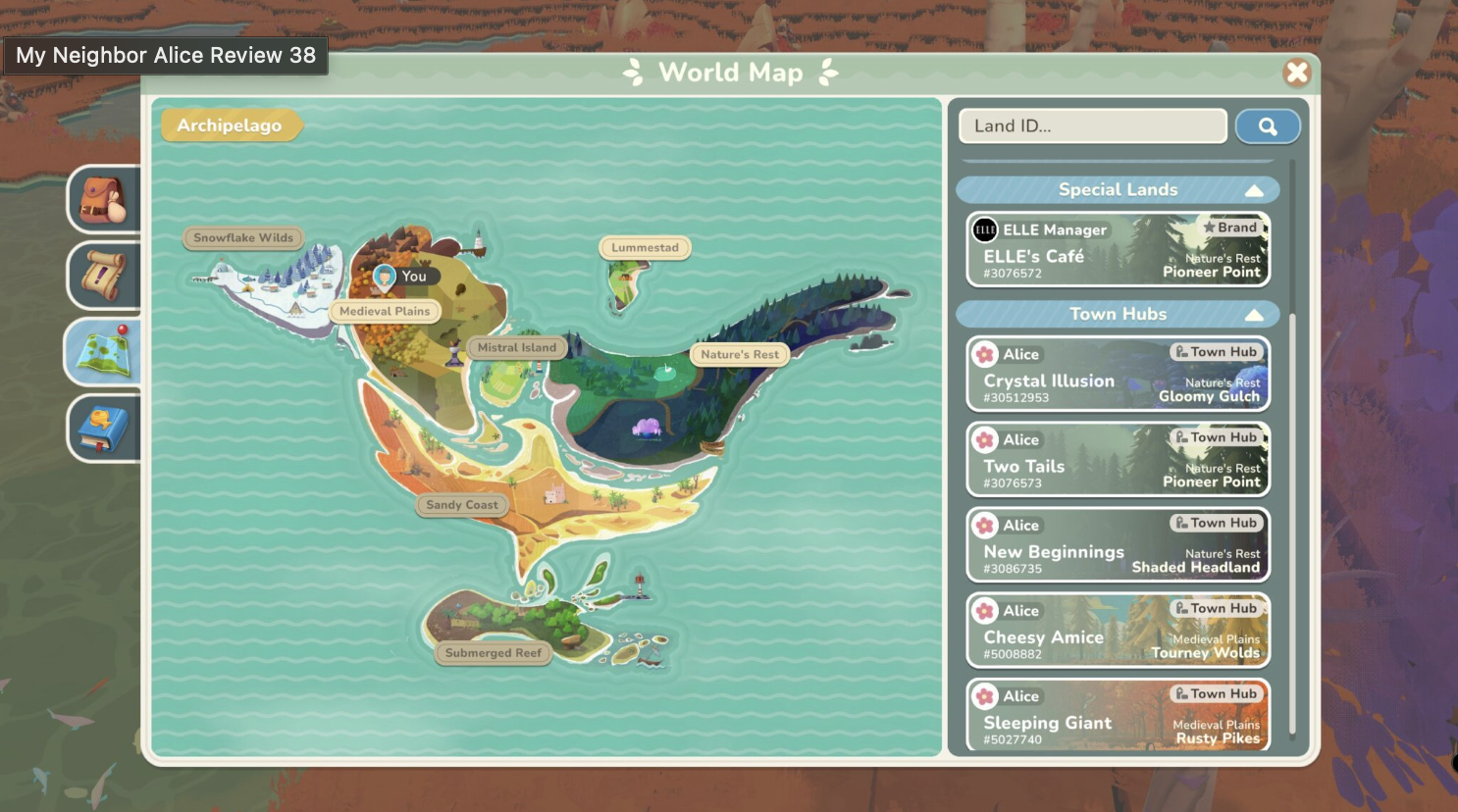Select the Nature's Rest region label
The height and width of the screenshot is (812, 1458).
[x=740, y=355]
